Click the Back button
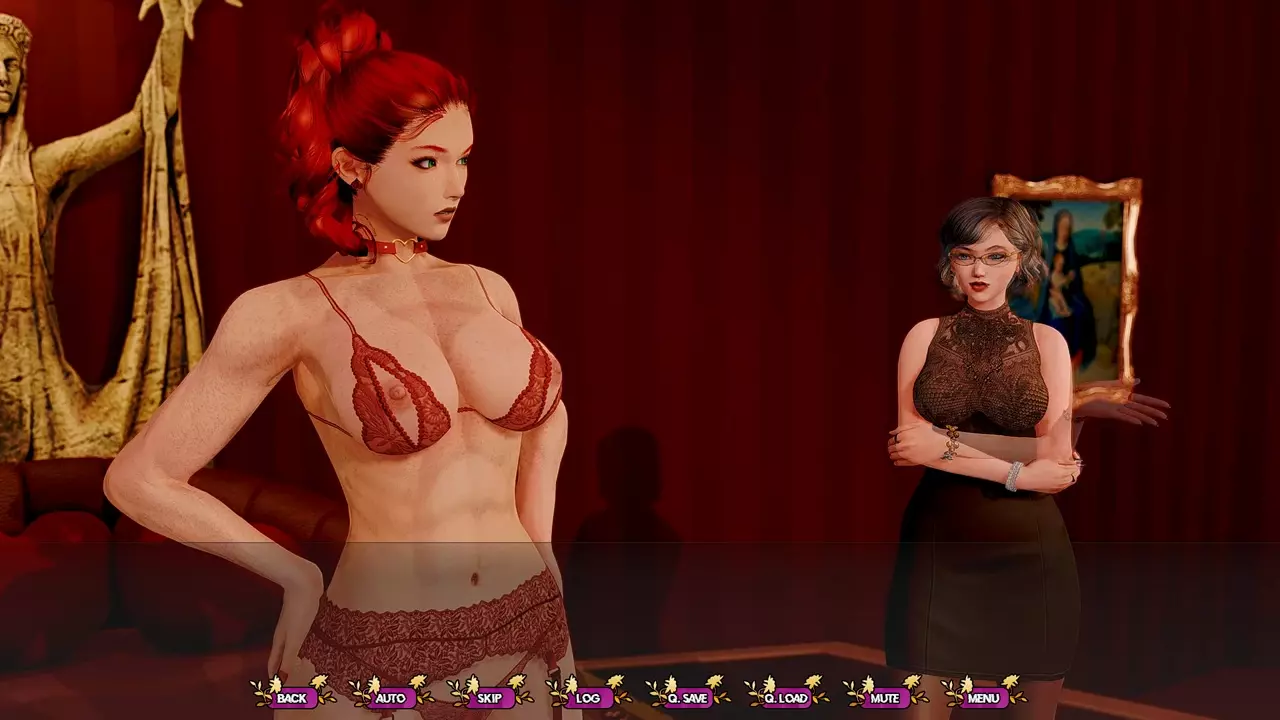This screenshot has height=720, width=1280. 292,697
